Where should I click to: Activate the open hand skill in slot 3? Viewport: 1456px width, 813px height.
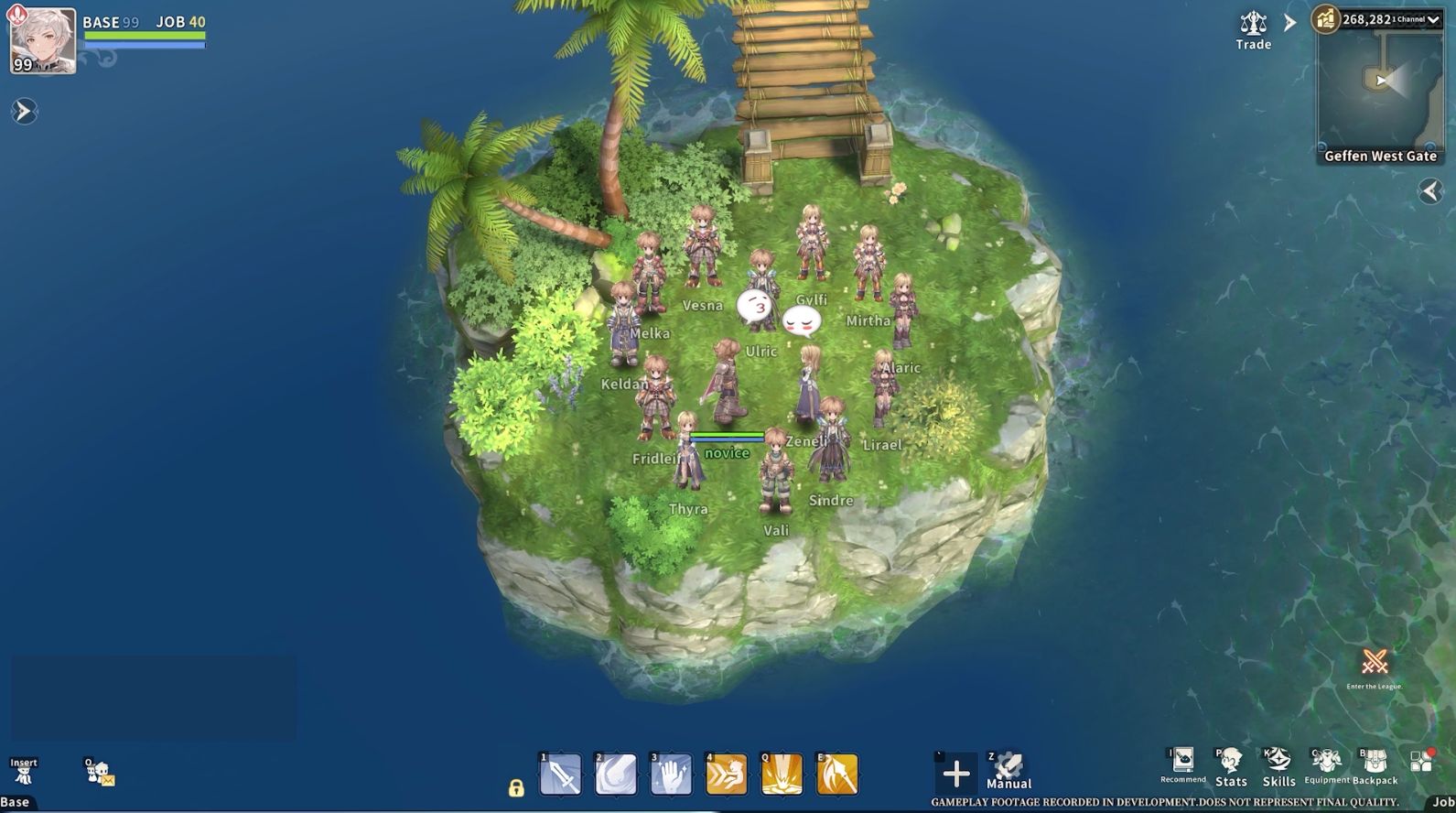point(671,775)
